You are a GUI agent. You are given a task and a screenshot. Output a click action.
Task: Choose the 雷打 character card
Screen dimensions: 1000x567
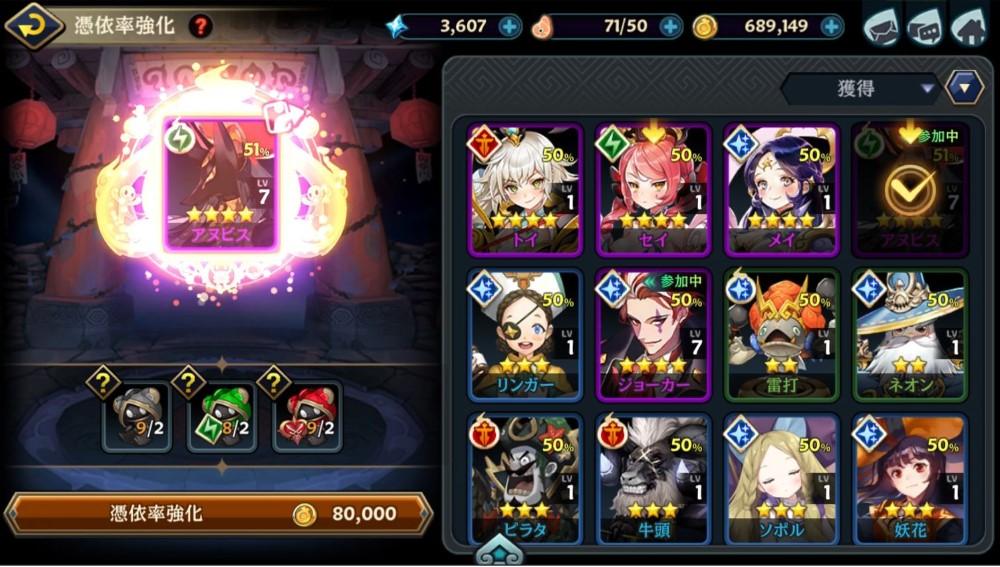pos(781,335)
